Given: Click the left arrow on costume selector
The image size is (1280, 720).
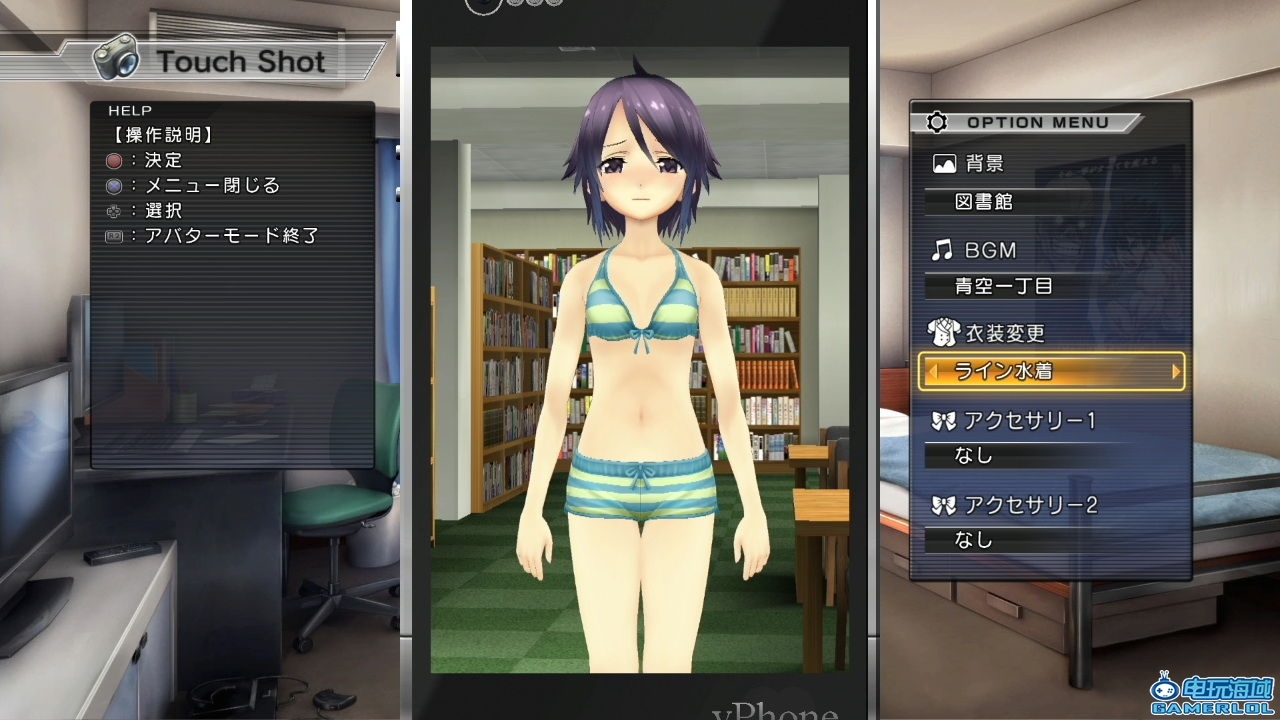Looking at the screenshot, I should point(932,371).
